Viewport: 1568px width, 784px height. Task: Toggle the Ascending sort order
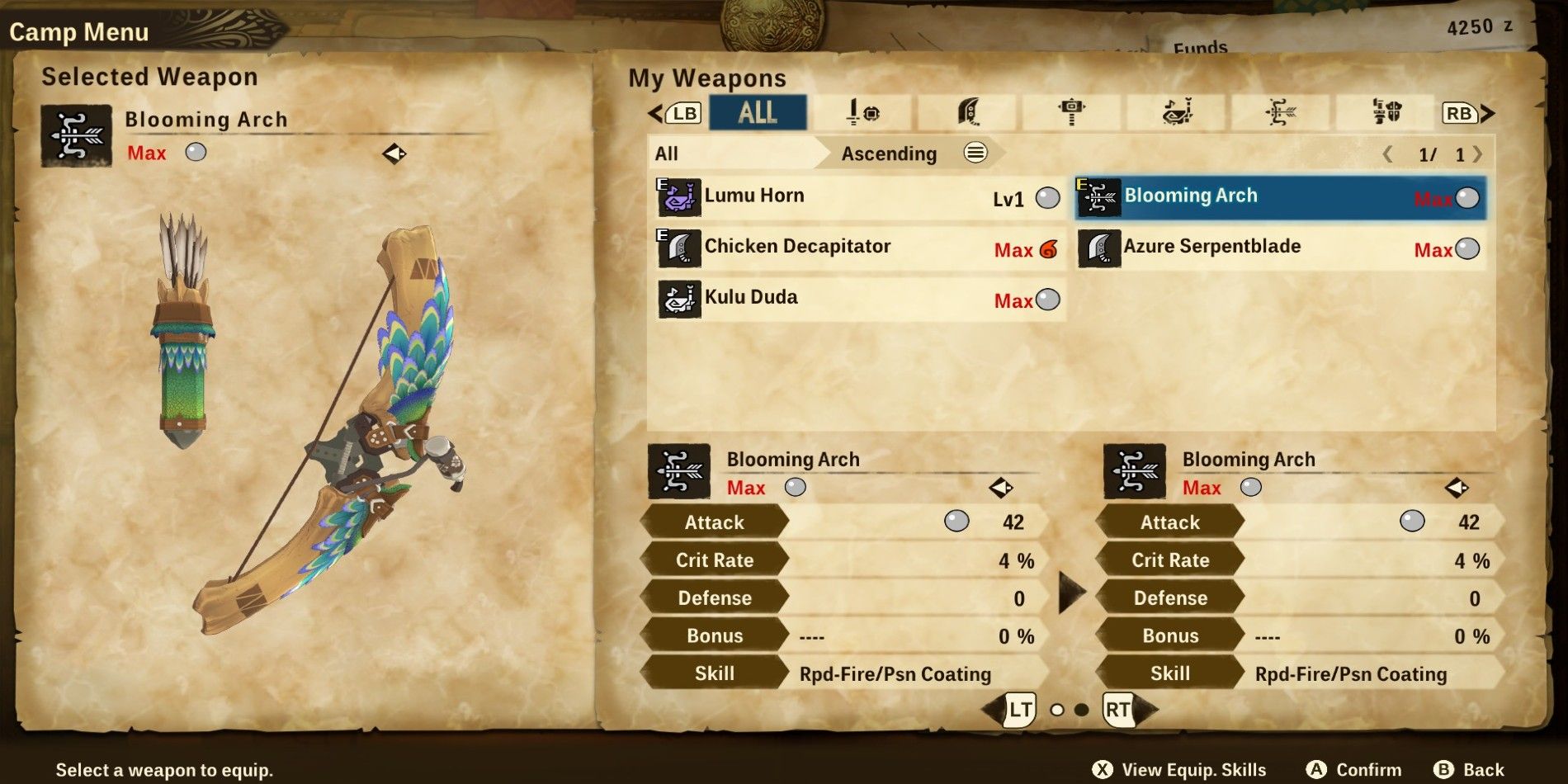886,153
